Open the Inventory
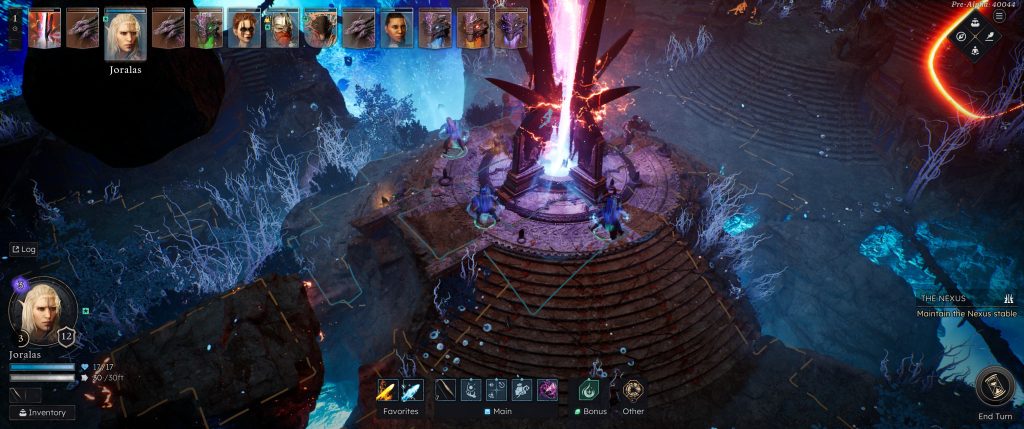 (x=42, y=412)
